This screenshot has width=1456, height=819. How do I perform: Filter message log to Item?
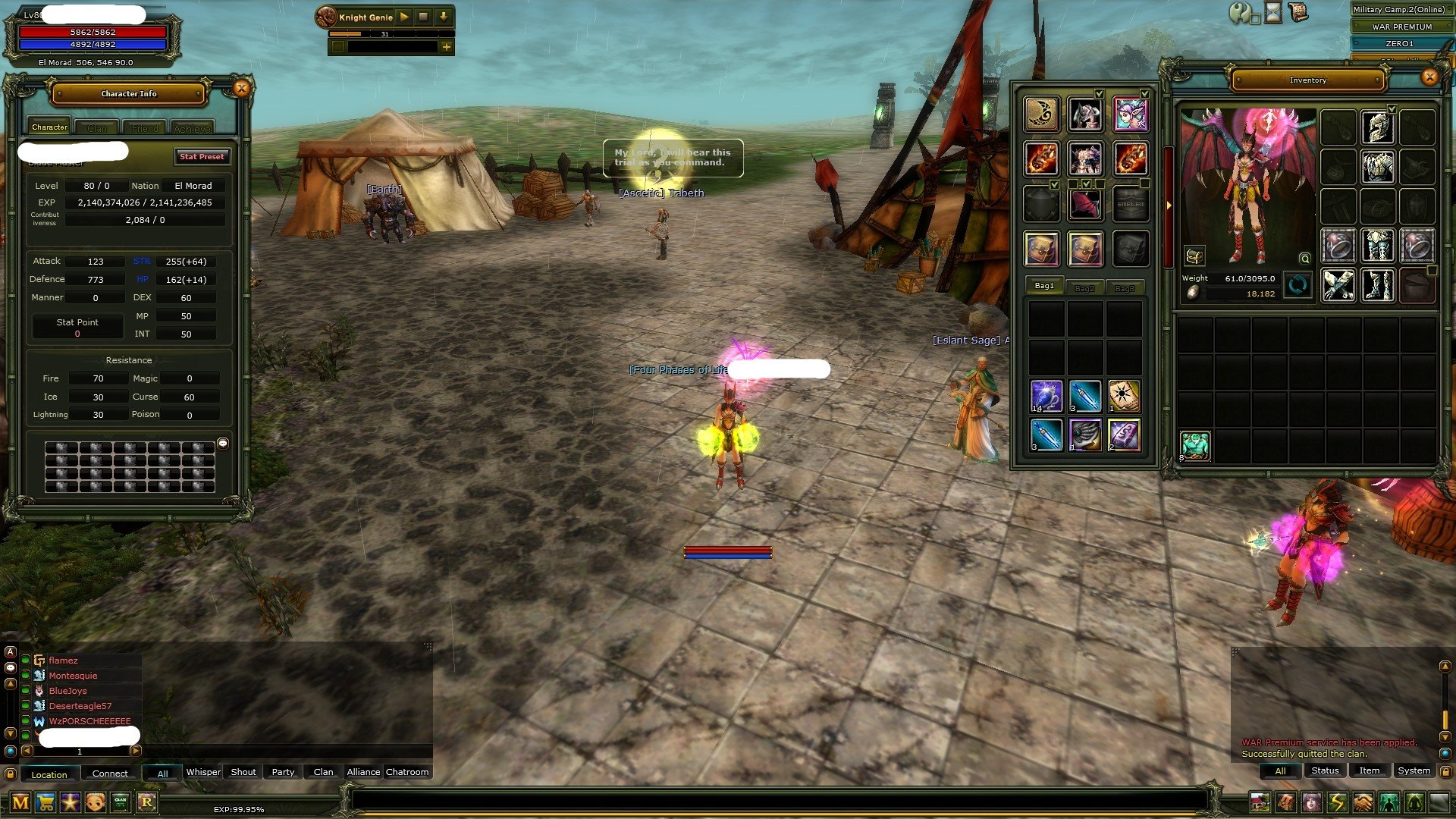[1369, 770]
